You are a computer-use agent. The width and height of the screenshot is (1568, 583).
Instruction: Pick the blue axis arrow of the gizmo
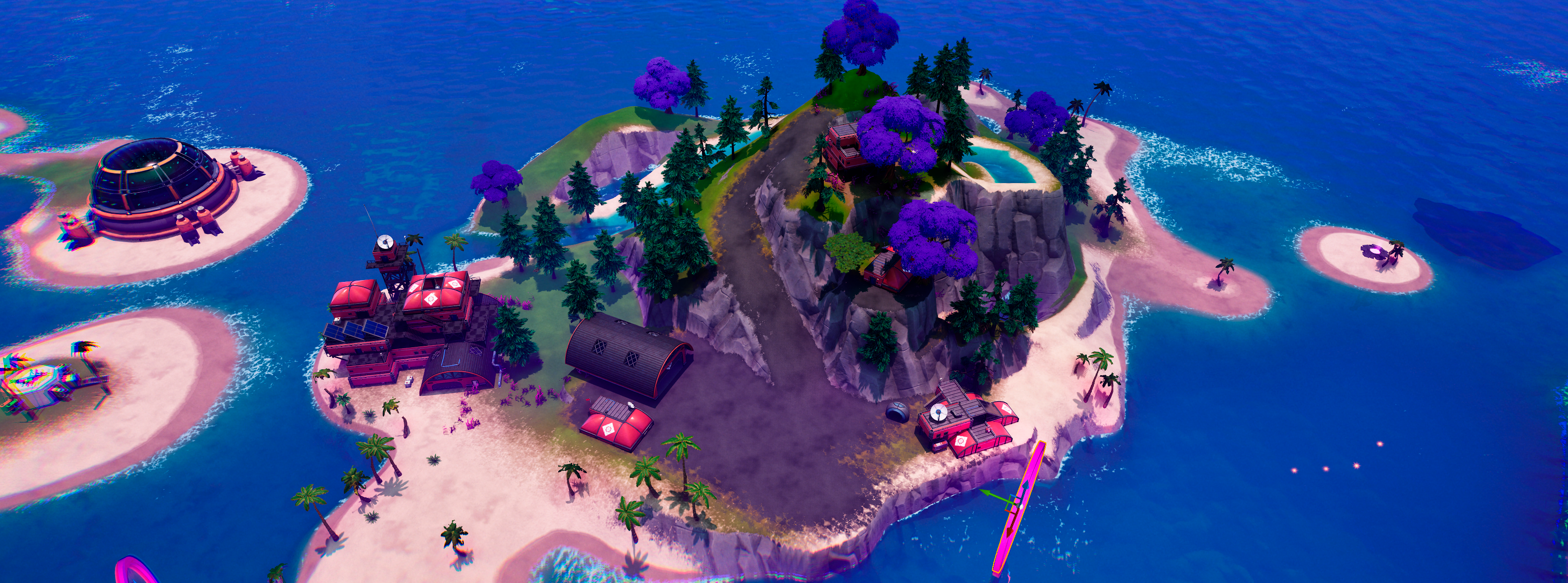(1026, 486)
